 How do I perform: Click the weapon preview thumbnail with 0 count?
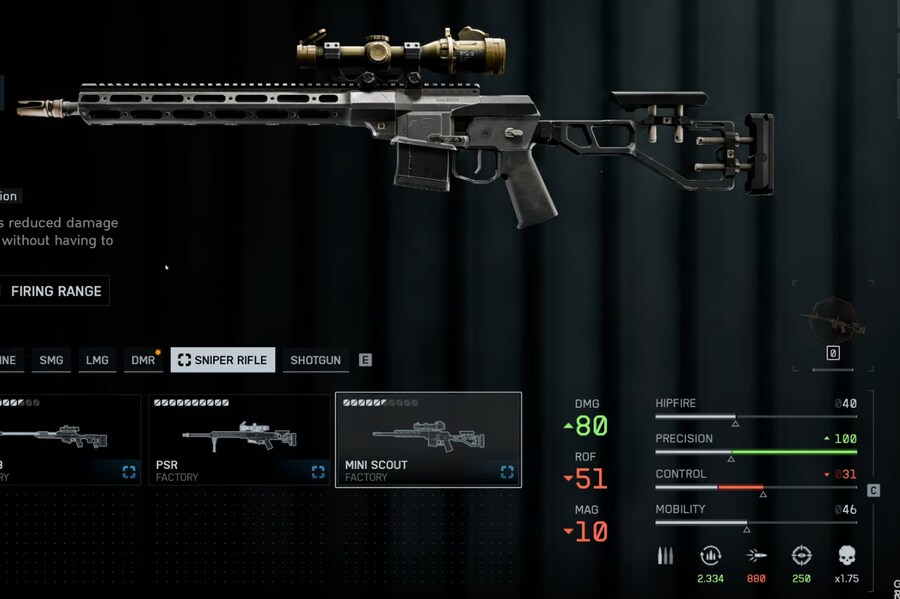[x=832, y=322]
